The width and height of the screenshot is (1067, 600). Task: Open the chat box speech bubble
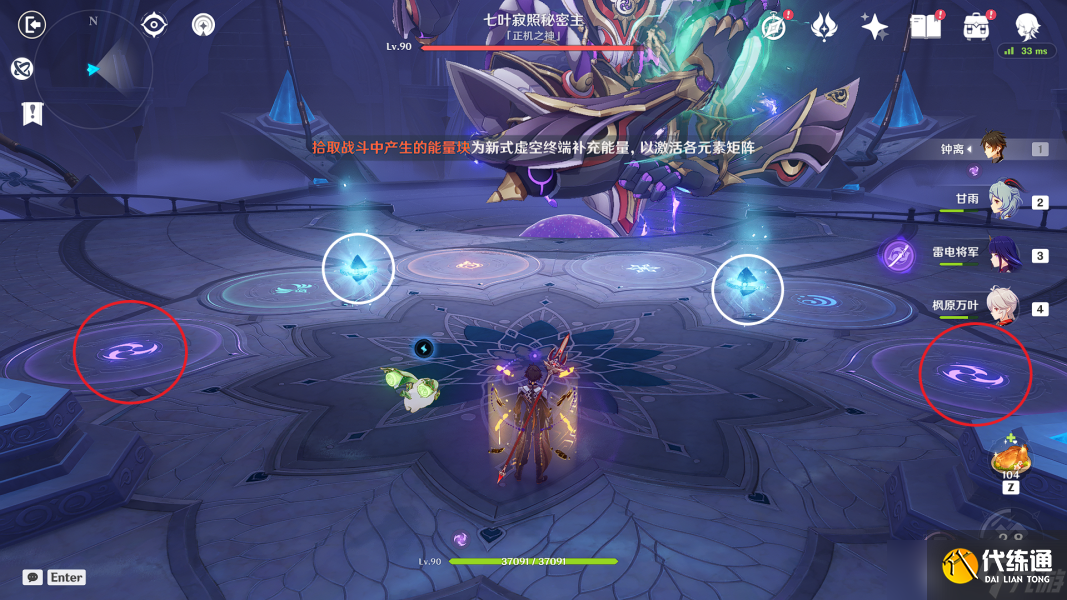point(33,577)
